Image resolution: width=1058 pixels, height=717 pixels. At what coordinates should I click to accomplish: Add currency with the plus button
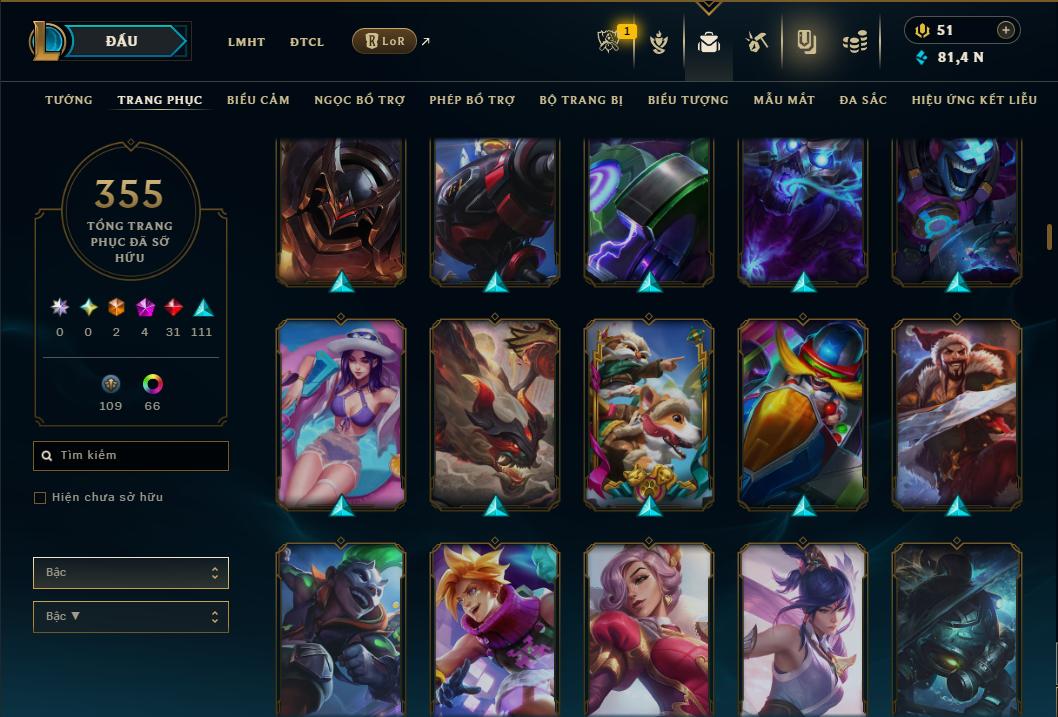click(1006, 31)
